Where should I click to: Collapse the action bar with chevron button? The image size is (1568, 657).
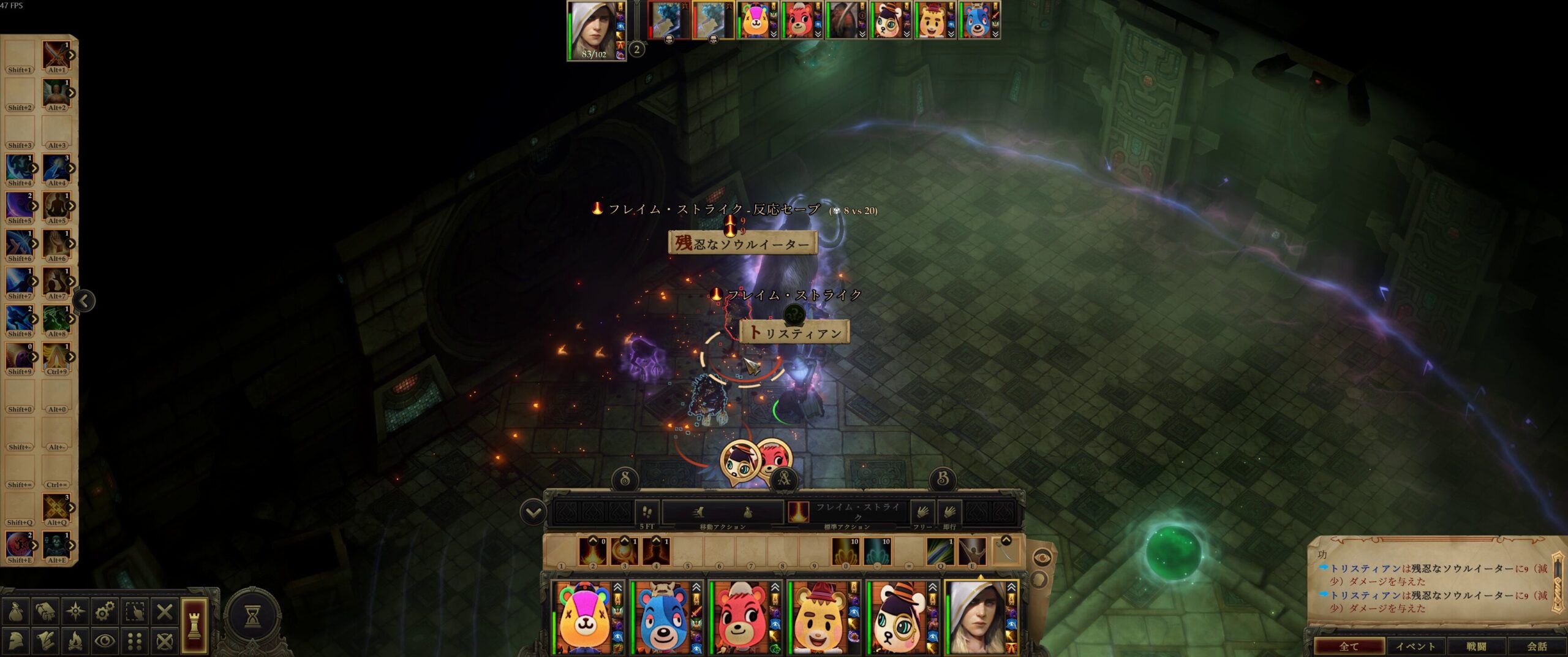pyautogui.click(x=533, y=512)
